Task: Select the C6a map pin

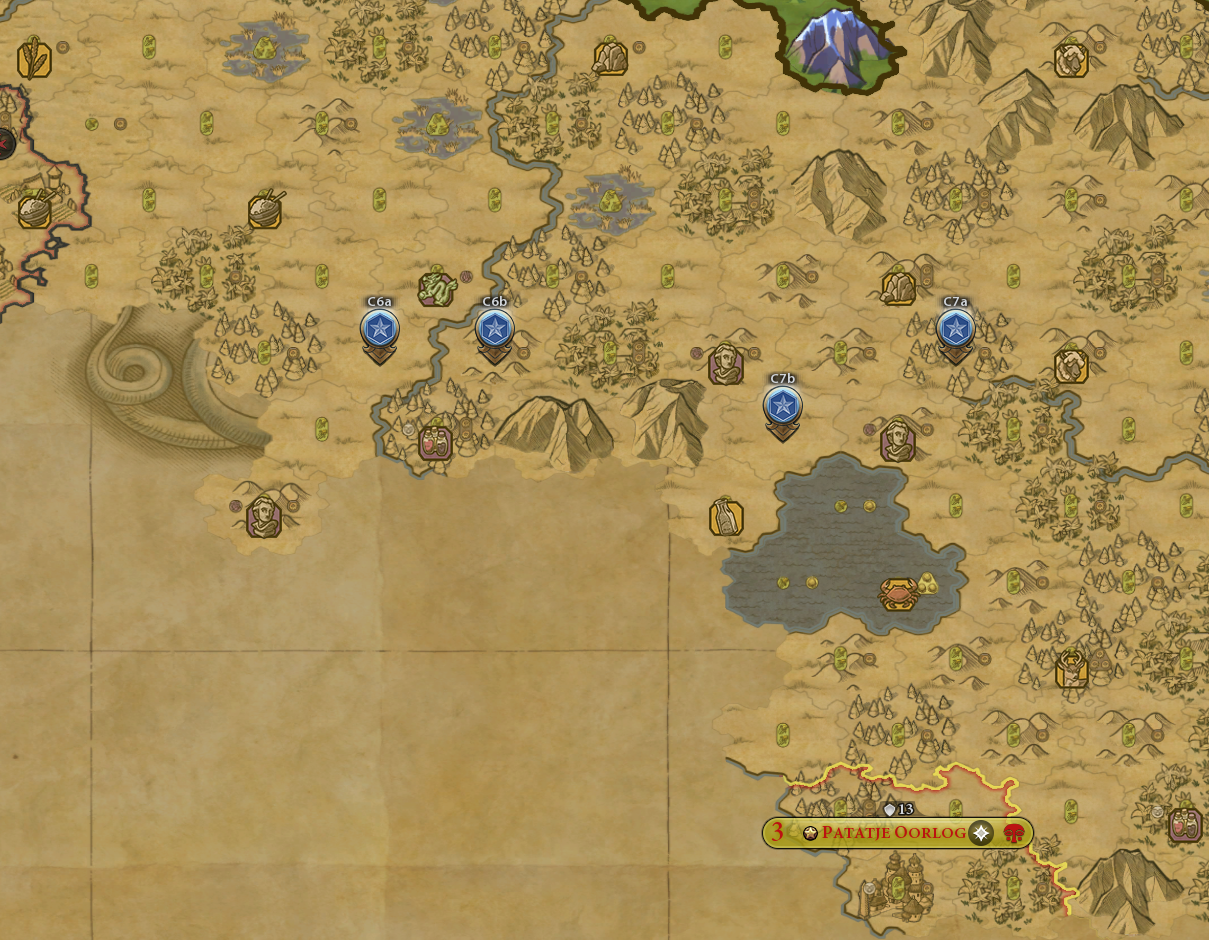Action: click(x=379, y=329)
